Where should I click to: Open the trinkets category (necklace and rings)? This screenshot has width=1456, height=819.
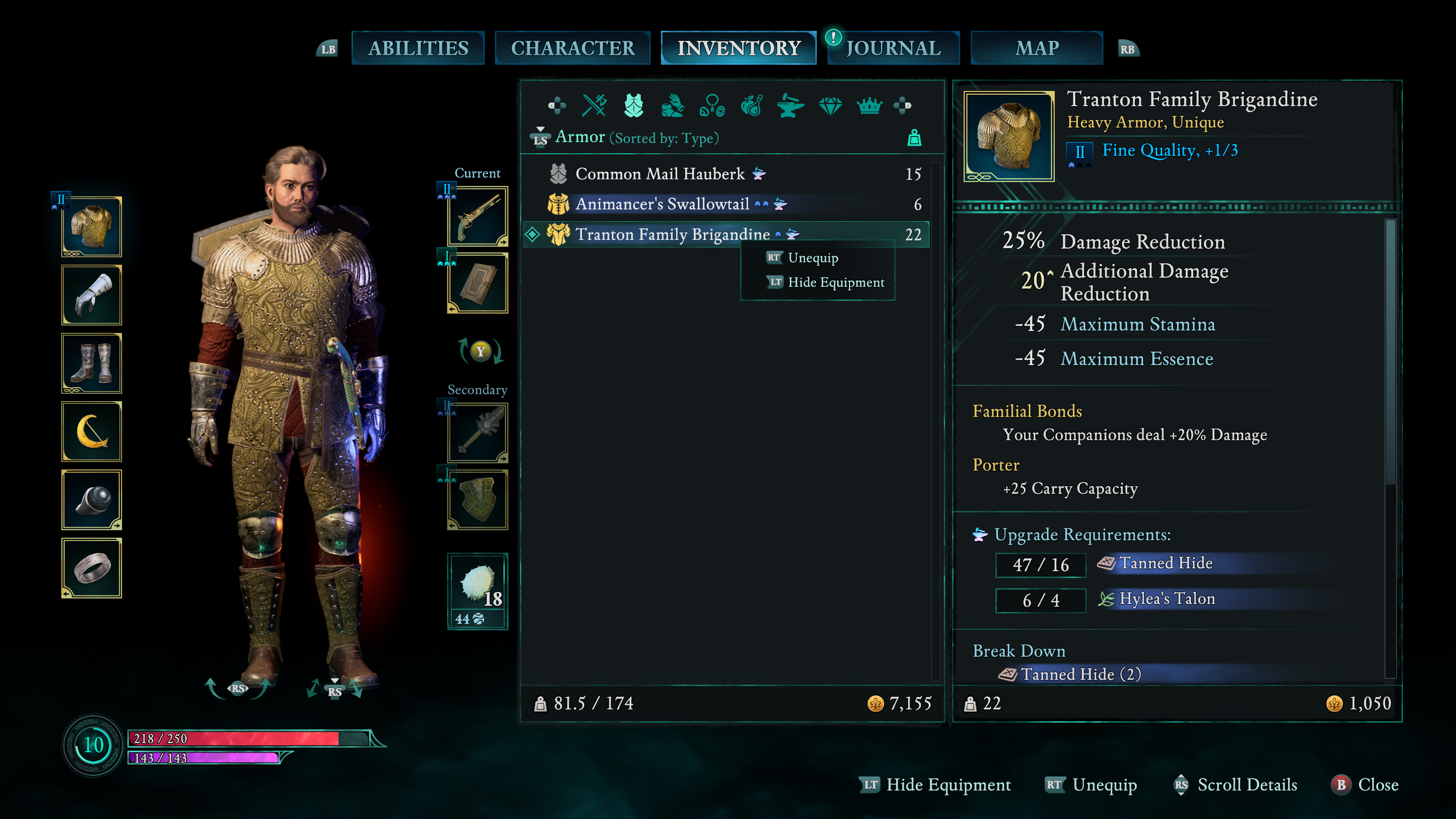tap(712, 106)
